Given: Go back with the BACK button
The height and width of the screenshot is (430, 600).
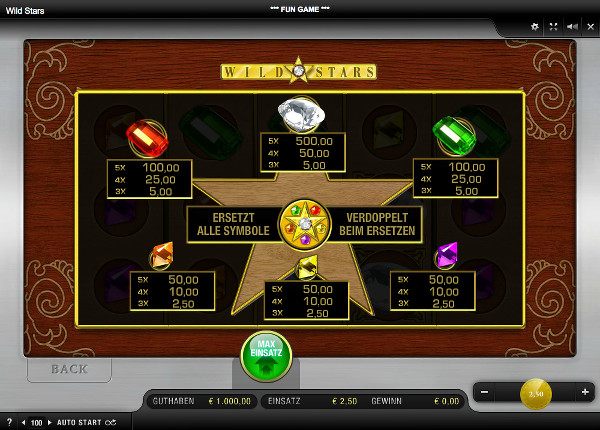Looking at the screenshot, I should (x=69, y=369).
